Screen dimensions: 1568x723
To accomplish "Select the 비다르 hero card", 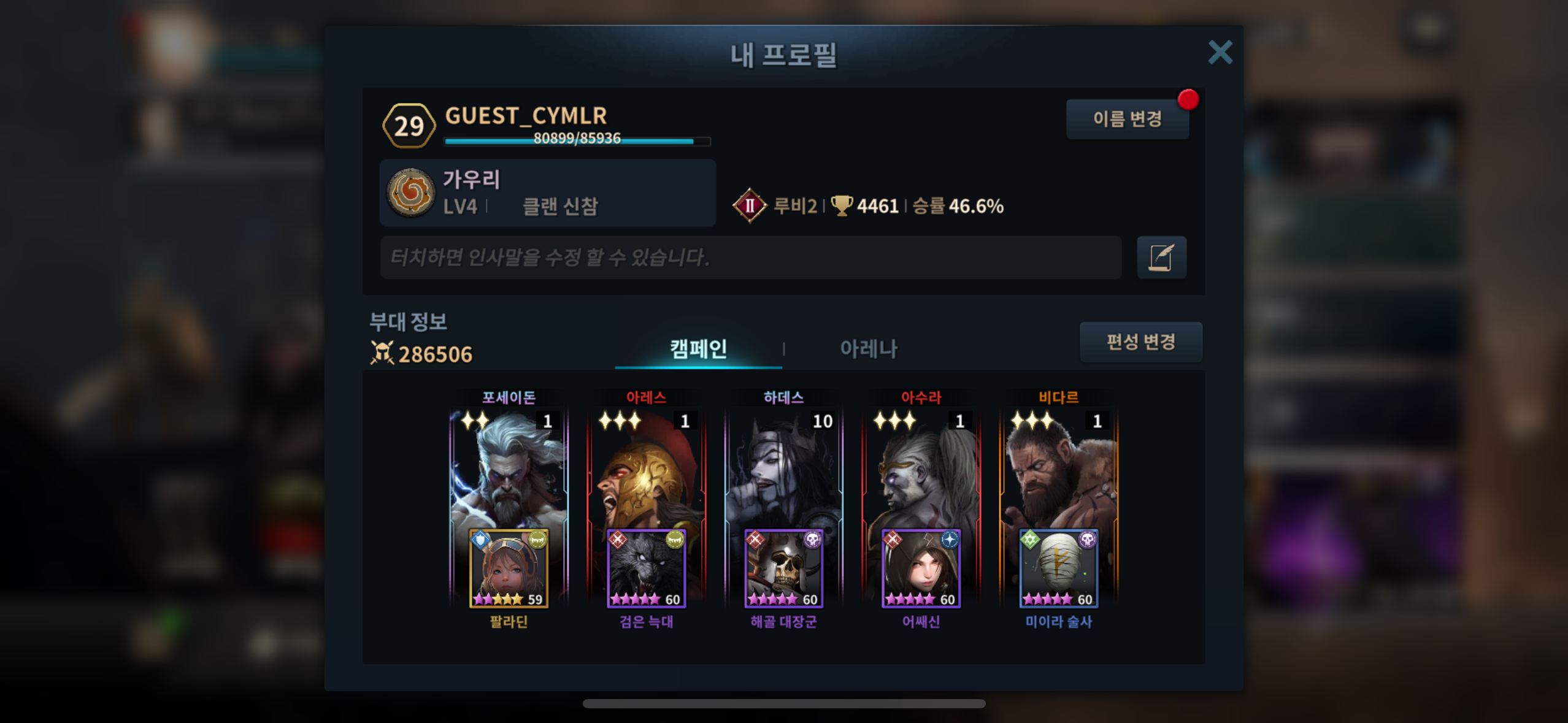I will 1058,466.
